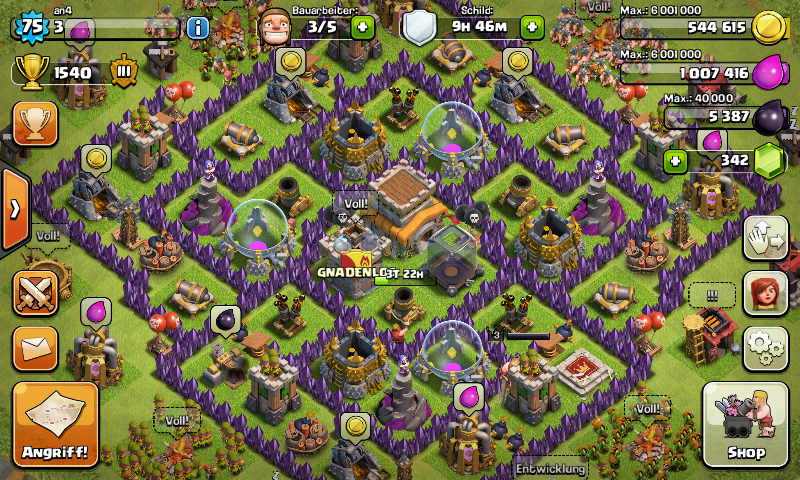Open the Shop

(745, 425)
